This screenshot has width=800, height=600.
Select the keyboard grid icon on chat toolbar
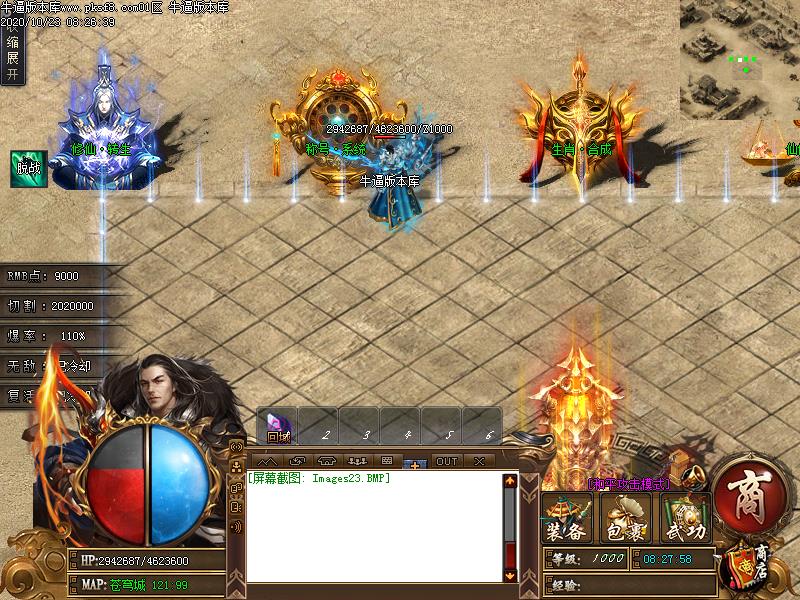386,461
